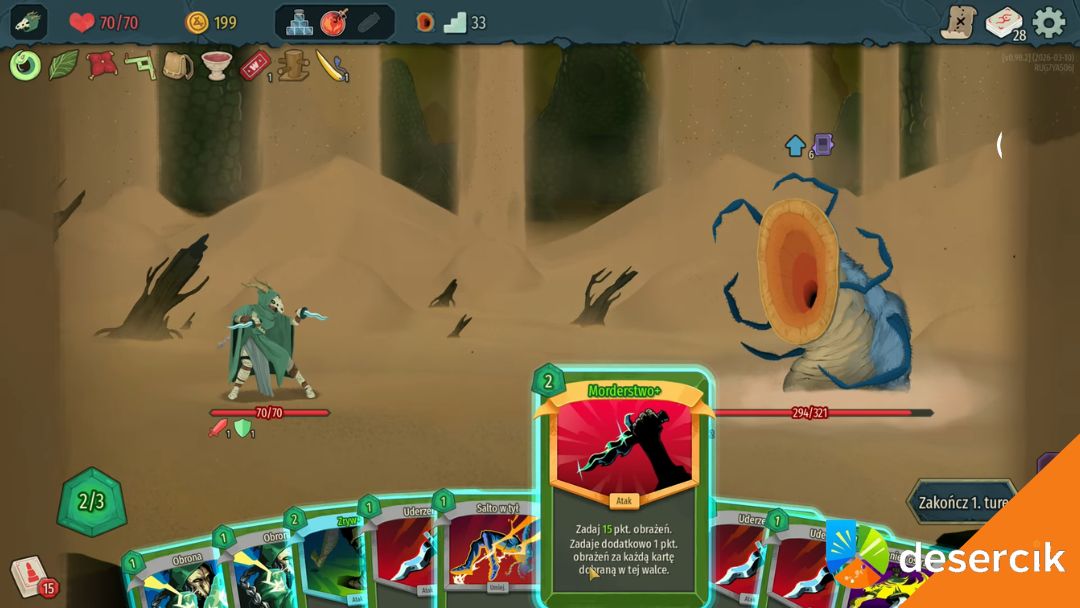Use the red fire potion
Image resolution: width=1080 pixels, height=608 pixels.
click(x=334, y=22)
